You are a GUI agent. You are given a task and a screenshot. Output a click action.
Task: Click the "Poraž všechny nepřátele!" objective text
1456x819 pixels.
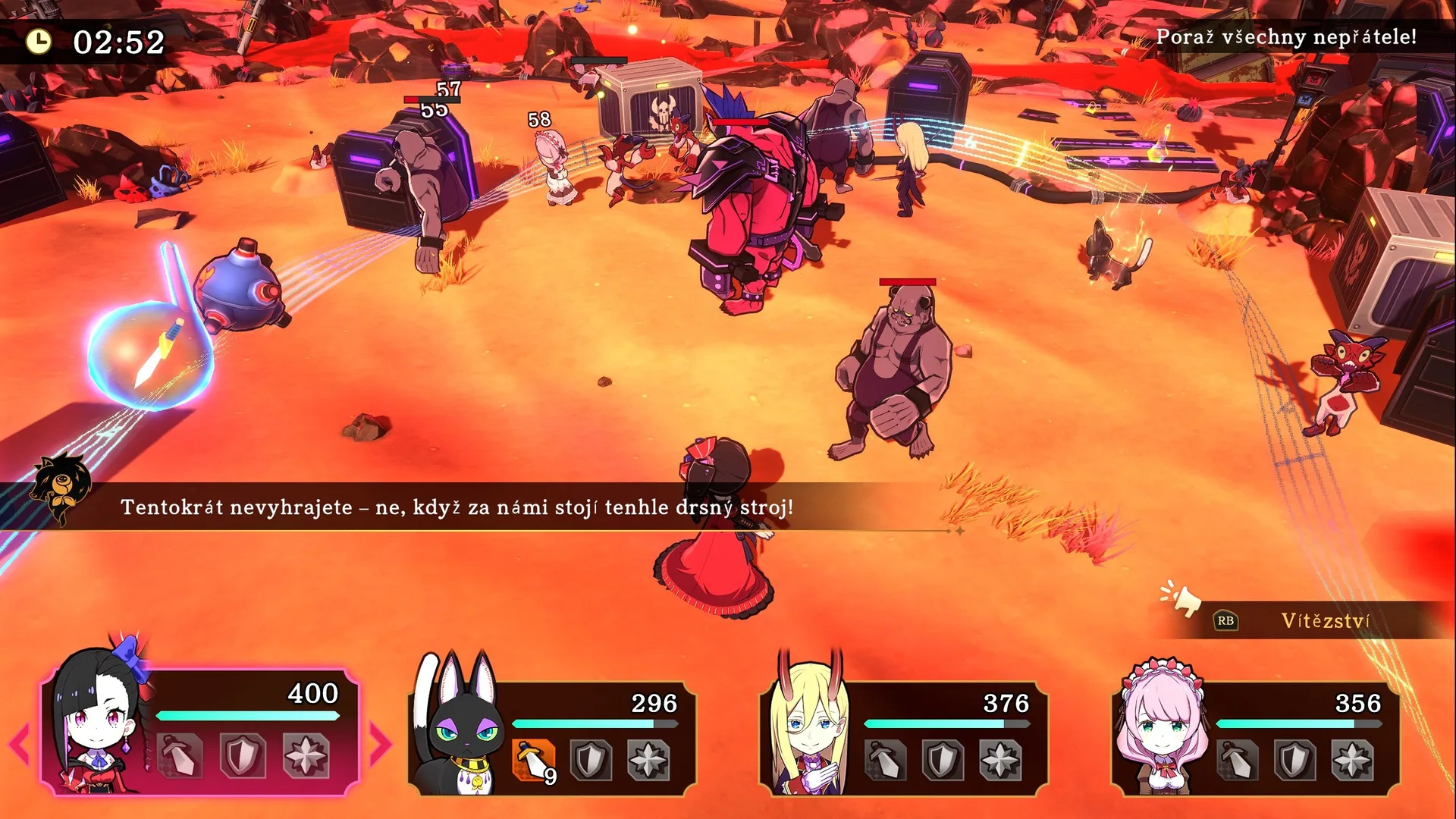tap(1286, 37)
